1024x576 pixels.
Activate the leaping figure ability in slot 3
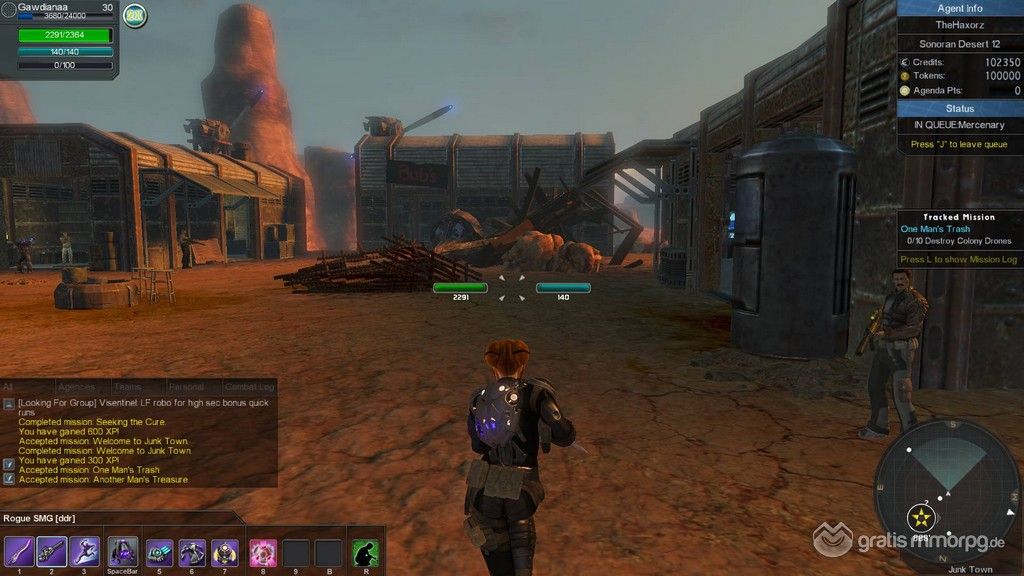tap(84, 552)
